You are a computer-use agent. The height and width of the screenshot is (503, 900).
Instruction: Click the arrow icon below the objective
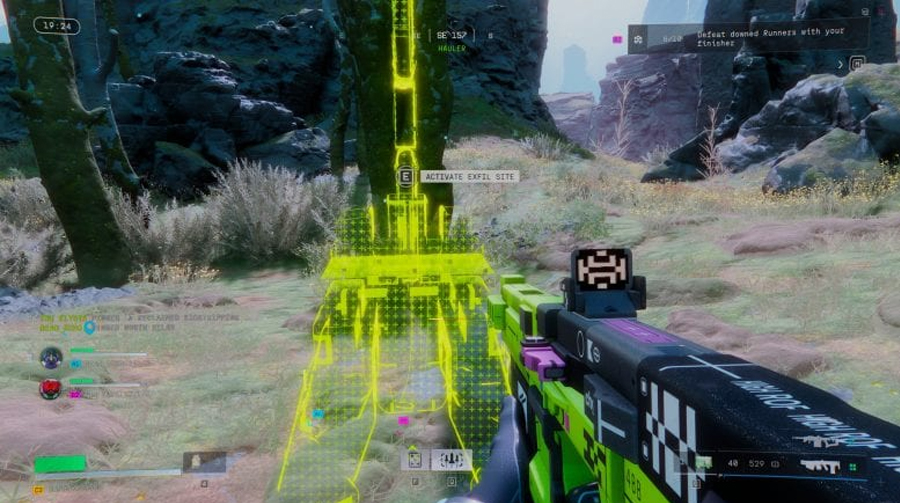[841, 63]
